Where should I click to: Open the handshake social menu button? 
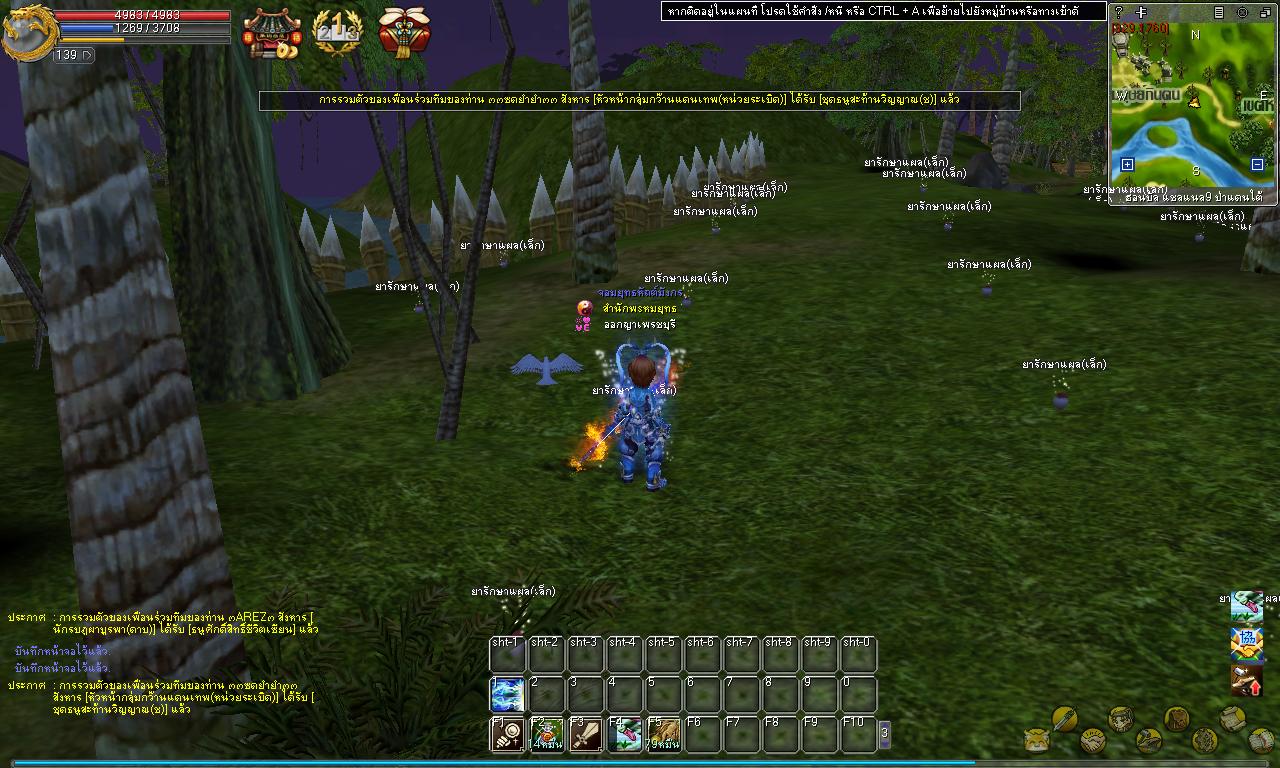click(x=1093, y=741)
